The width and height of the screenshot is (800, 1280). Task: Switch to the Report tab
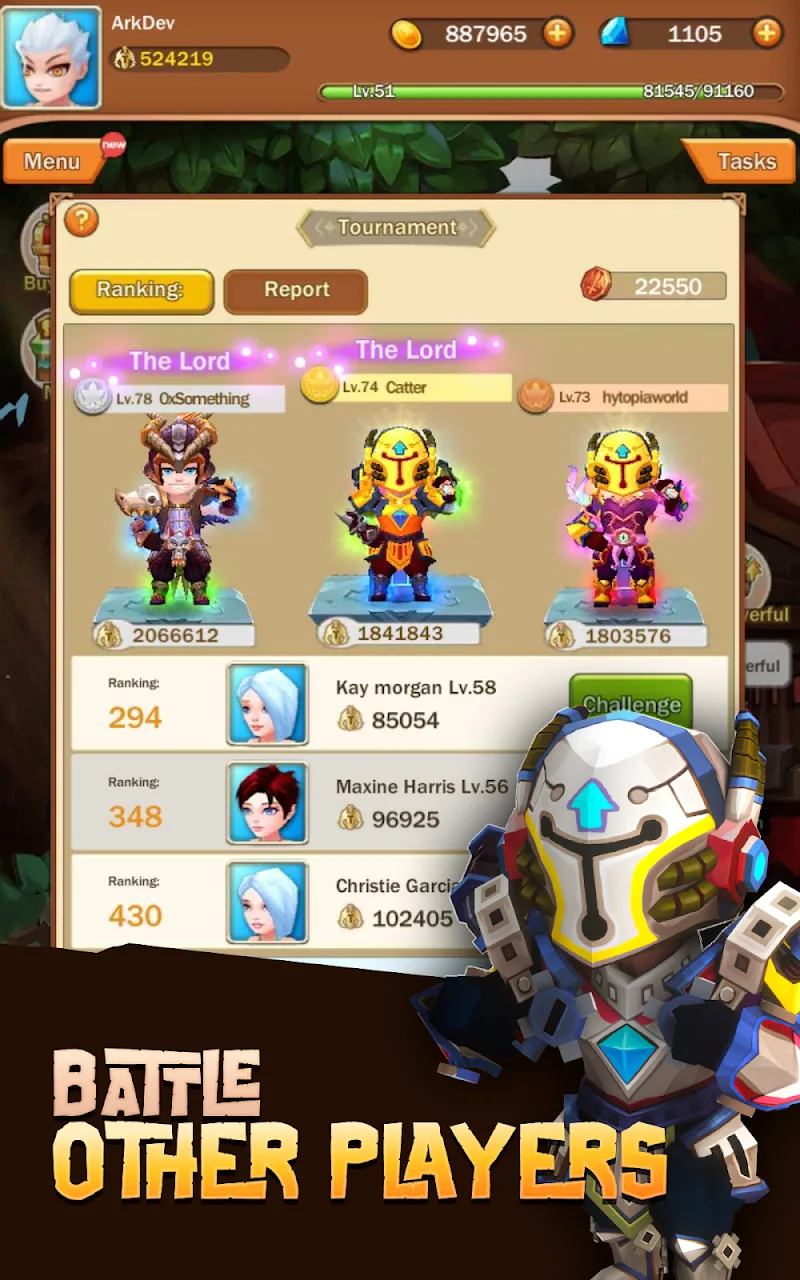296,291
